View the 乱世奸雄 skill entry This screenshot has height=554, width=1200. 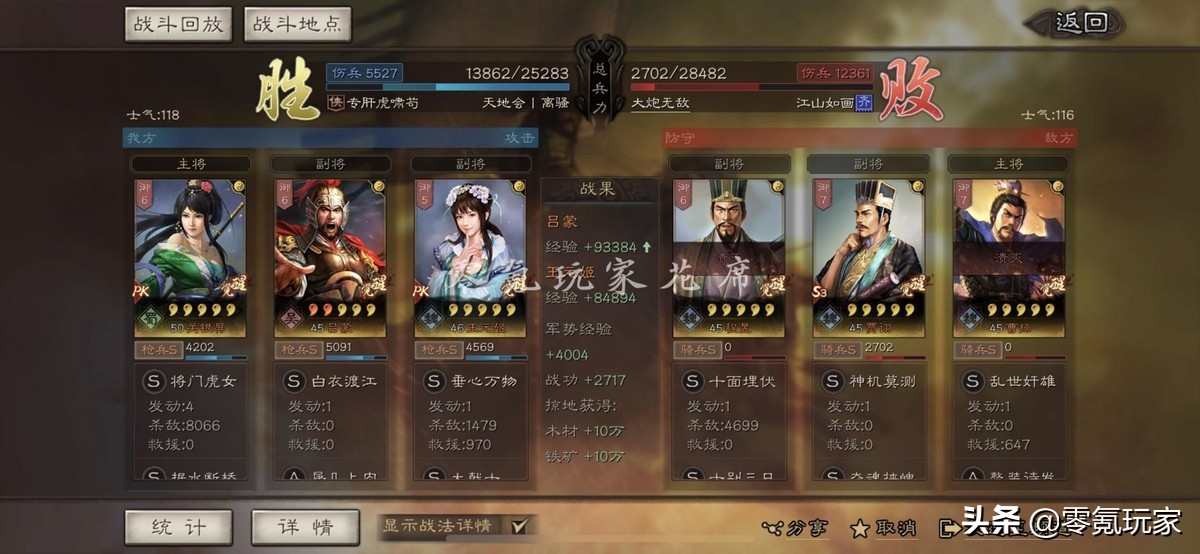click(1009, 382)
